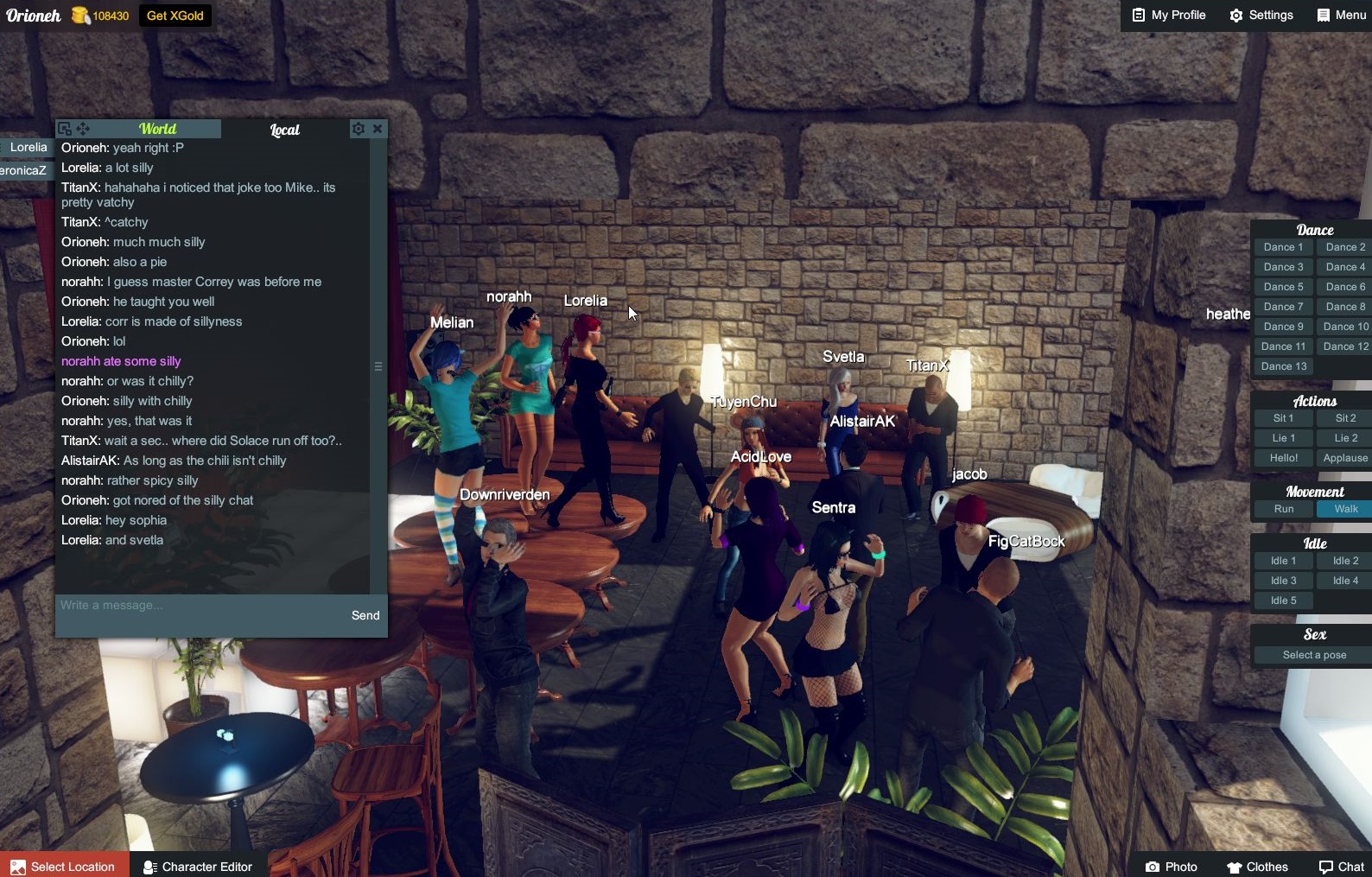Open the chat settings gear
The width and height of the screenshot is (1372, 877).
[359, 128]
